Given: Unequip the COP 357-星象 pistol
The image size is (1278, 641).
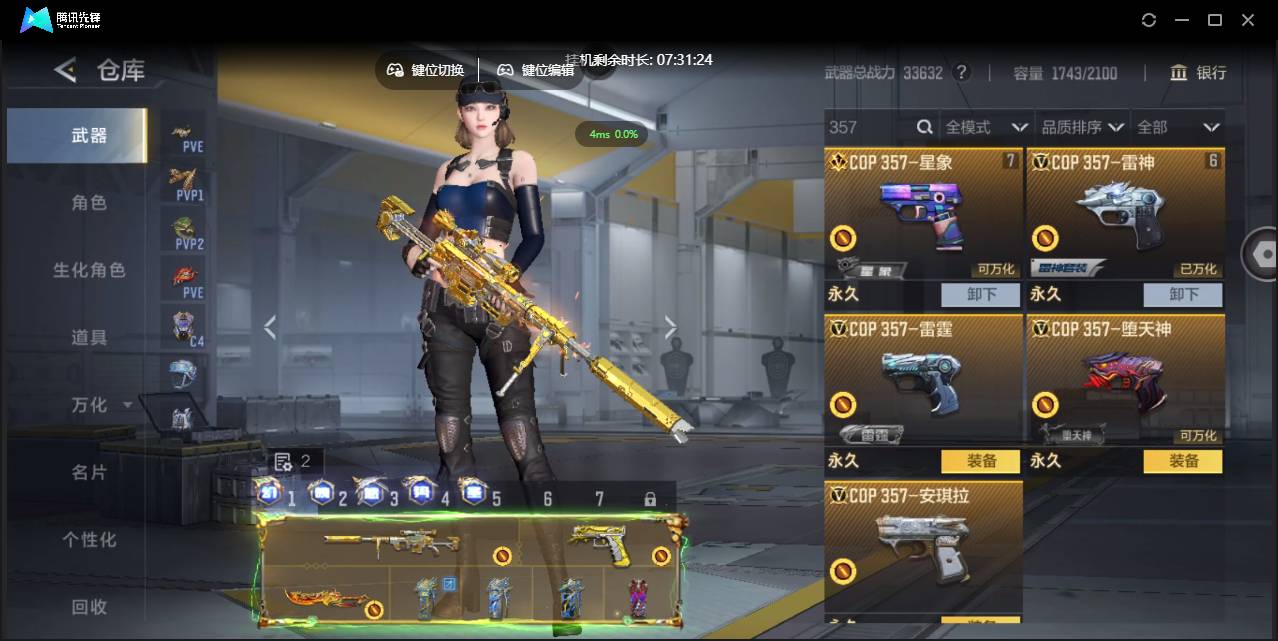Looking at the screenshot, I should [980, 295].
